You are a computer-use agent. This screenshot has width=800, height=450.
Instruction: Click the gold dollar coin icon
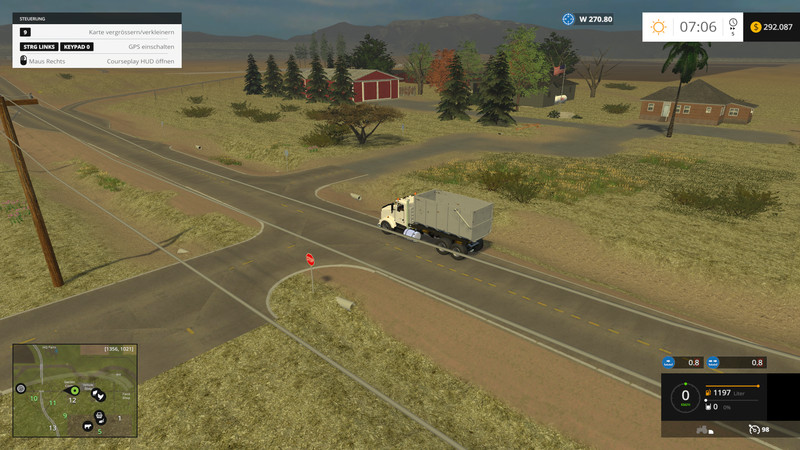755,27
